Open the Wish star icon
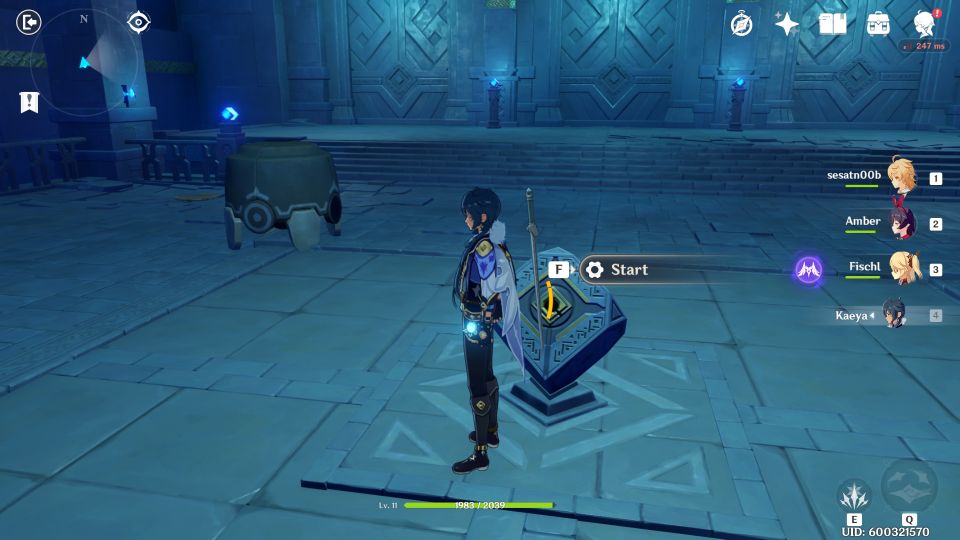This screenshot has width=960, height=540. point(787,24)
